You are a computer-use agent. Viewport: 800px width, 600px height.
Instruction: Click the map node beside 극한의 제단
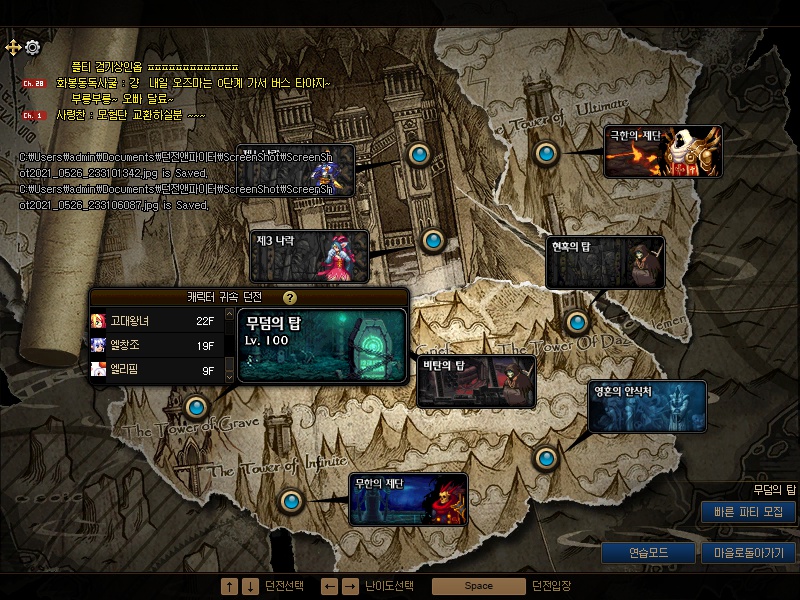click(545, 154)
